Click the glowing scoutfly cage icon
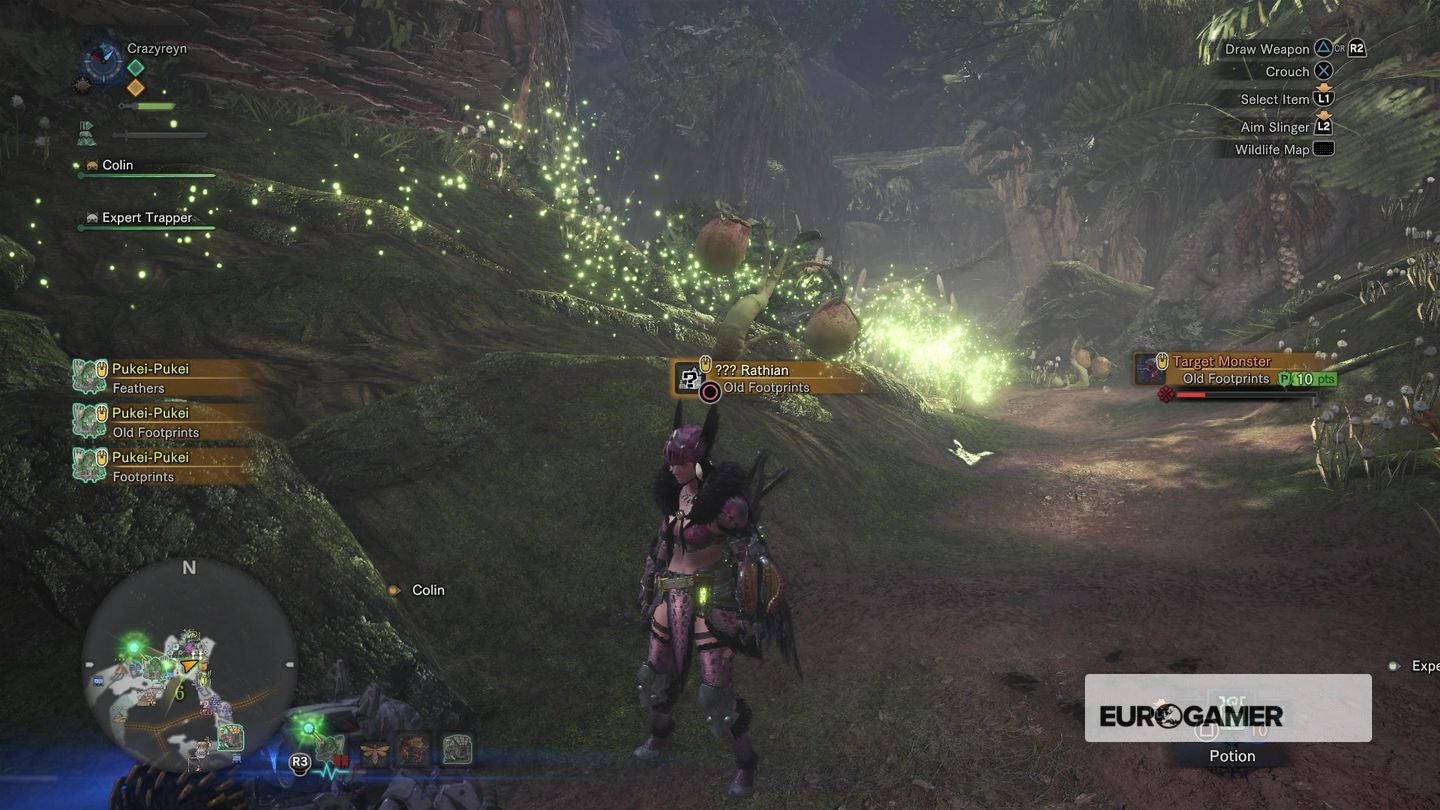This screenshot has height=810, width=1440. [x=330, y=748]
